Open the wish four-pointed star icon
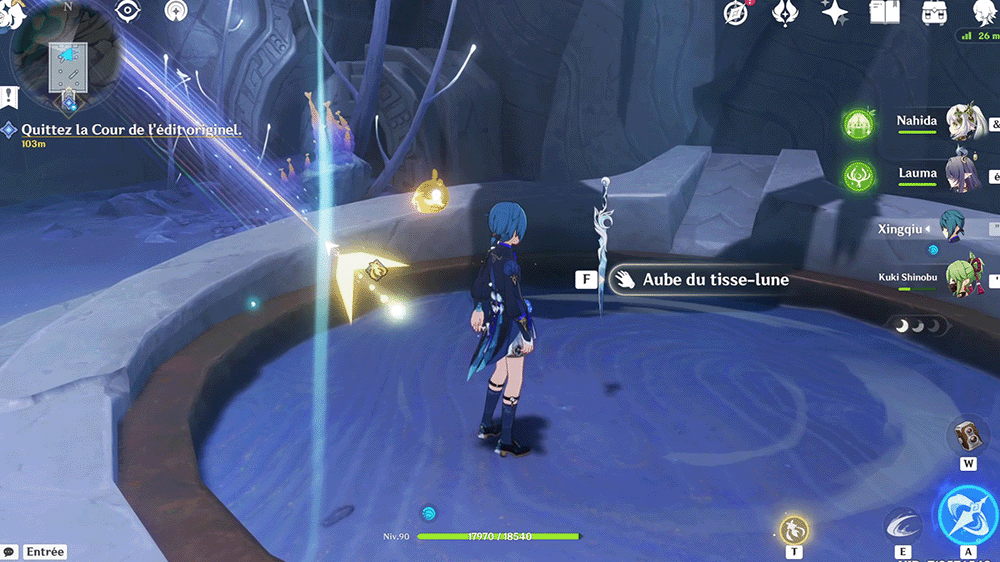 pyautogui.click(x=834, y=12)
